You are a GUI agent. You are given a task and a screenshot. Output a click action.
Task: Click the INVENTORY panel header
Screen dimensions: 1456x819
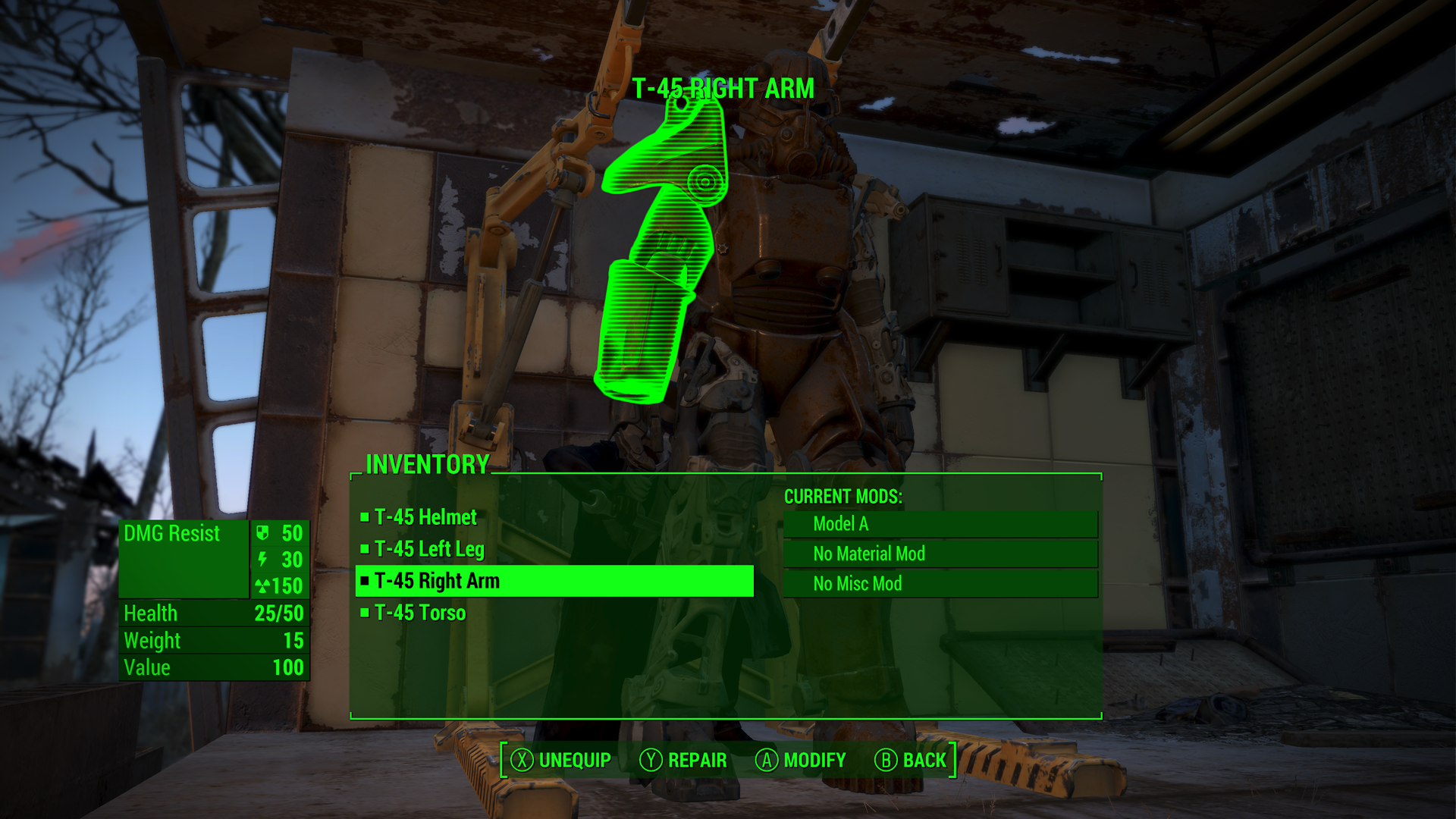pos(427,465)
